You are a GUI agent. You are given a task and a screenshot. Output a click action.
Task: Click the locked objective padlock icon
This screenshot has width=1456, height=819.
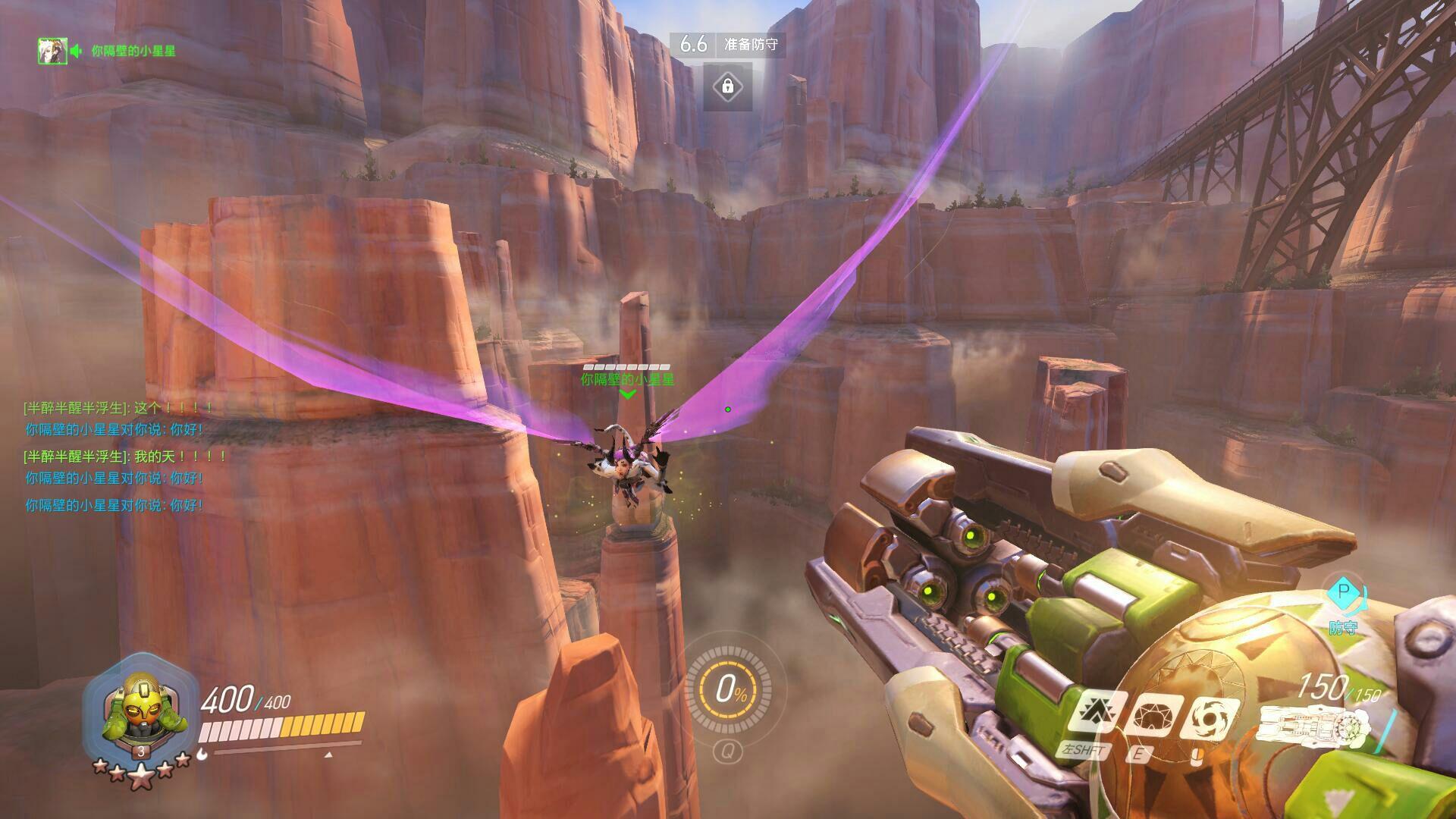(x=727, y=86)
